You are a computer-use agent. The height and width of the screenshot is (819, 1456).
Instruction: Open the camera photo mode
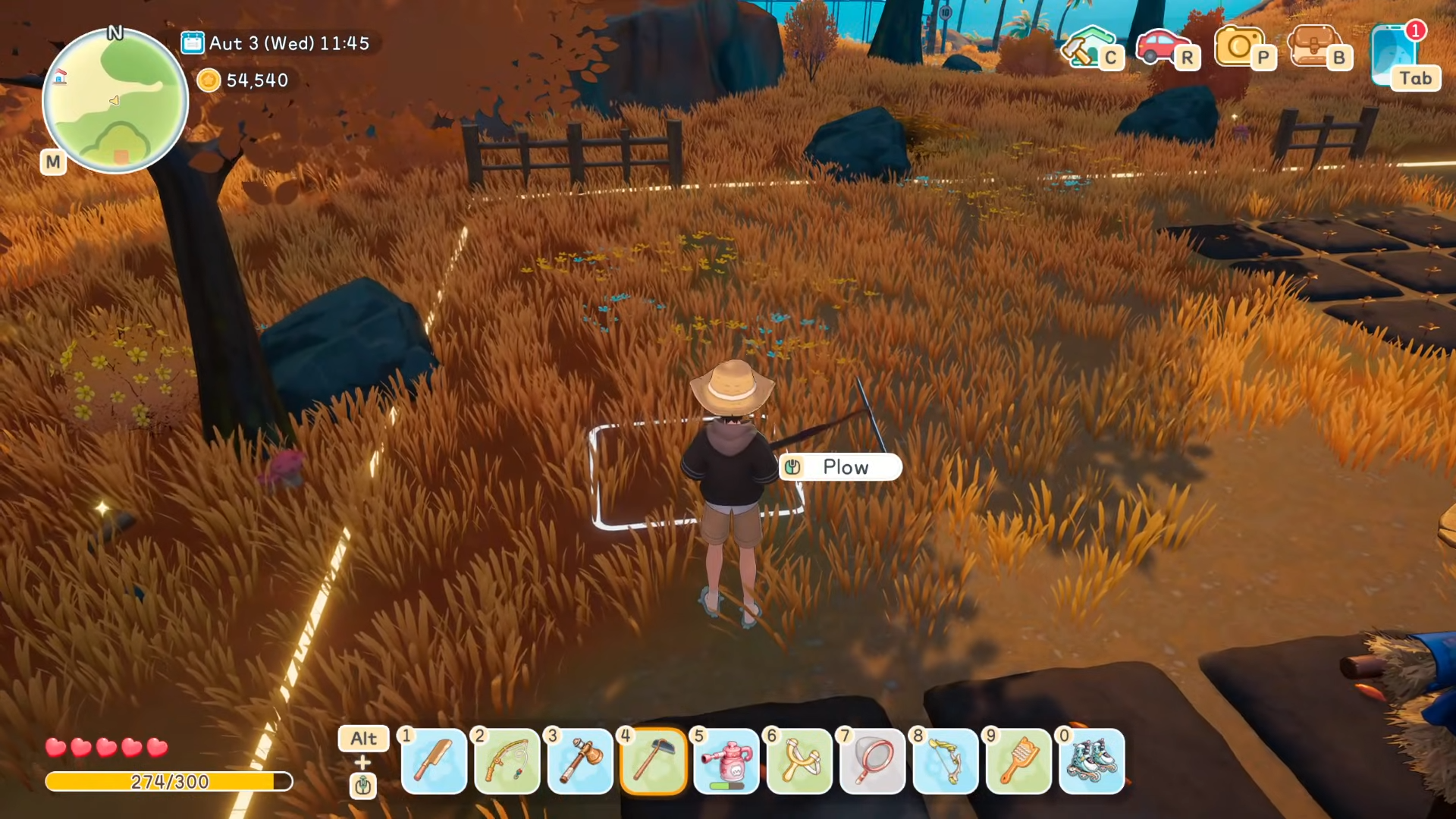pos(1239,46)
